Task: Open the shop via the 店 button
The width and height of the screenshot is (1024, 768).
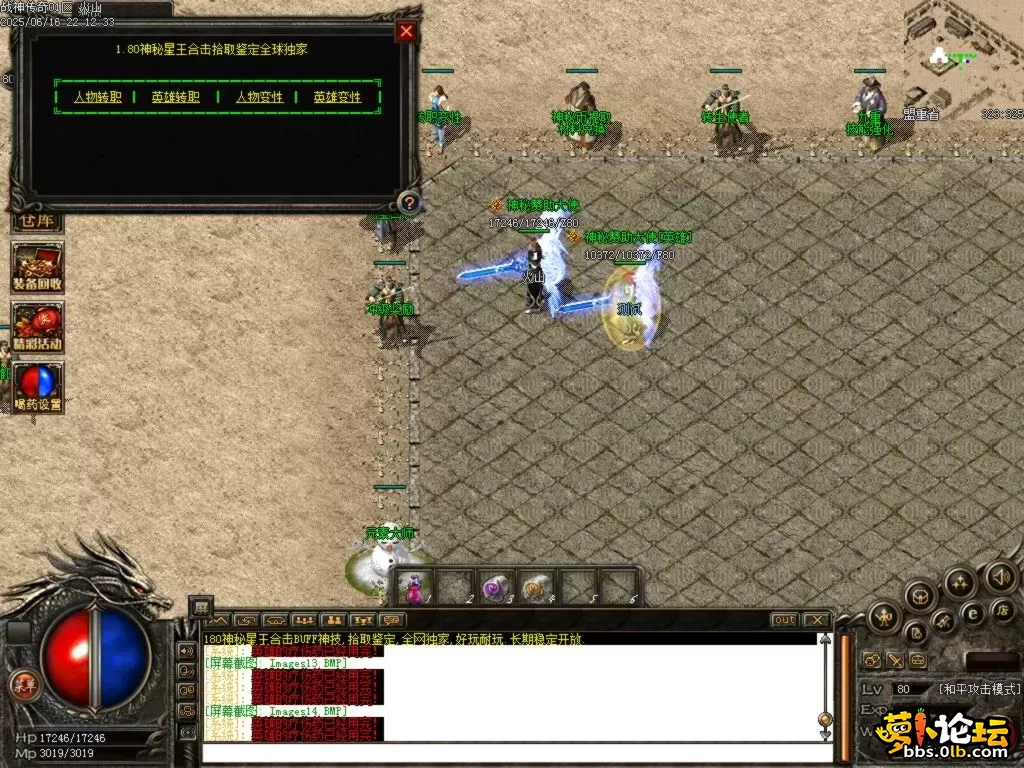Action: coord(1004,609)
